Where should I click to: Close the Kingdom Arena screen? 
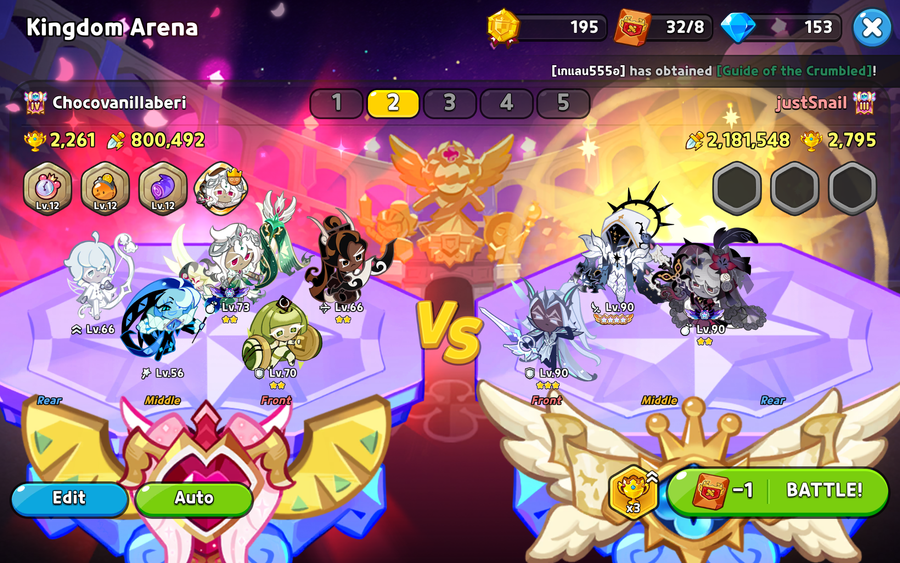tap(872, 27)
